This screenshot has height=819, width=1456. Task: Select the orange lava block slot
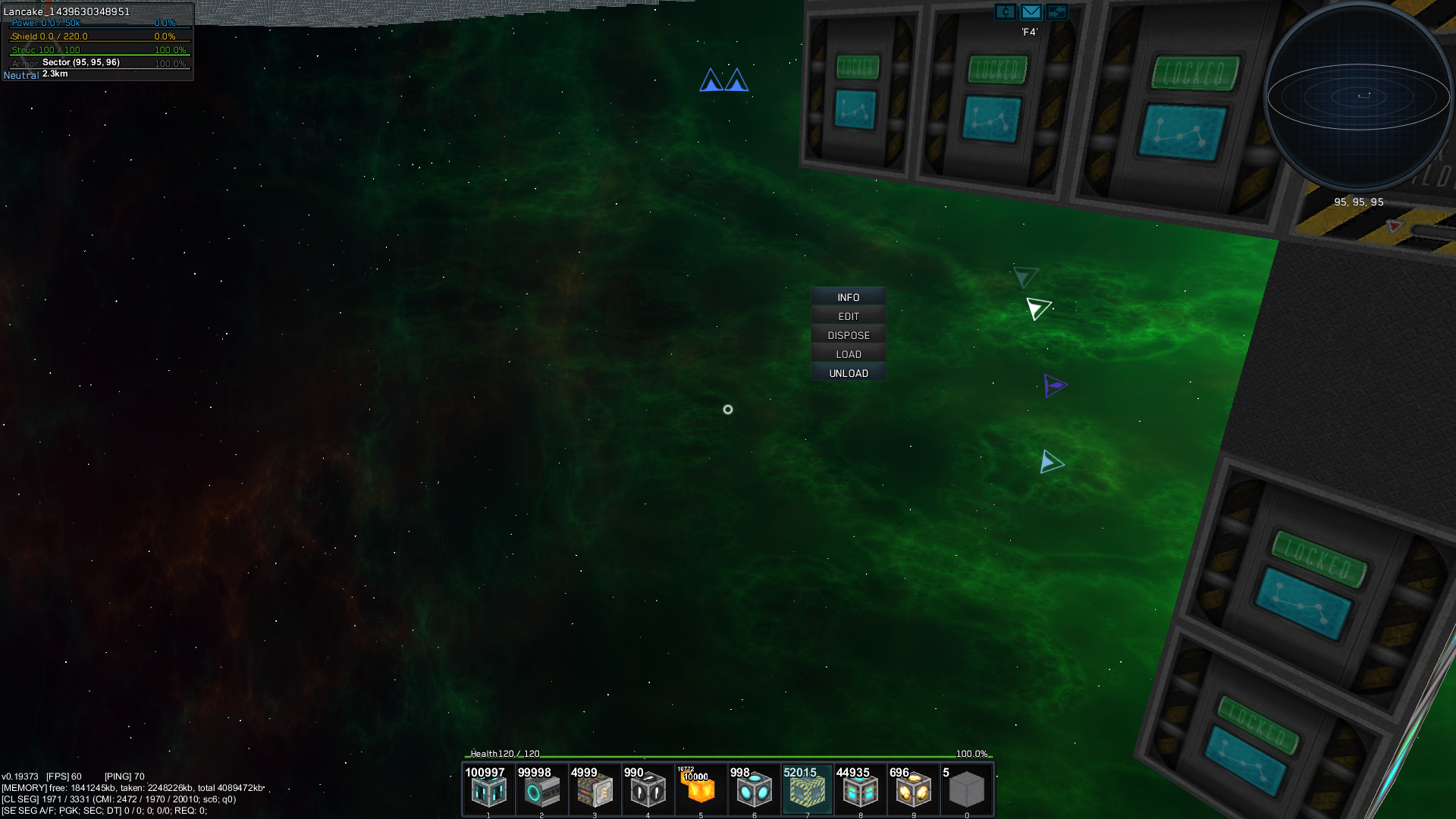701,790
